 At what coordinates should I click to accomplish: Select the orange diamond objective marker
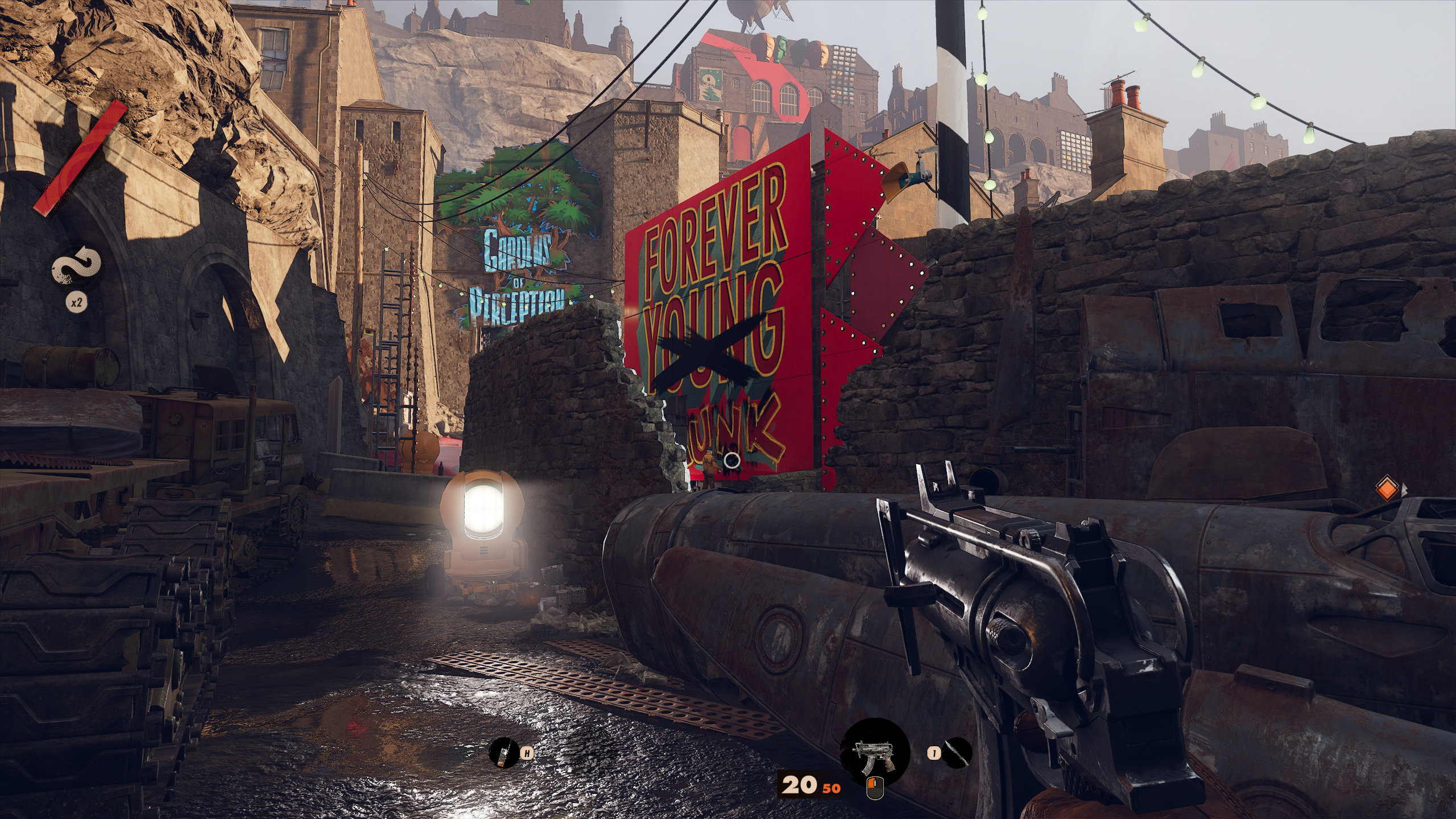(1387, 489)
